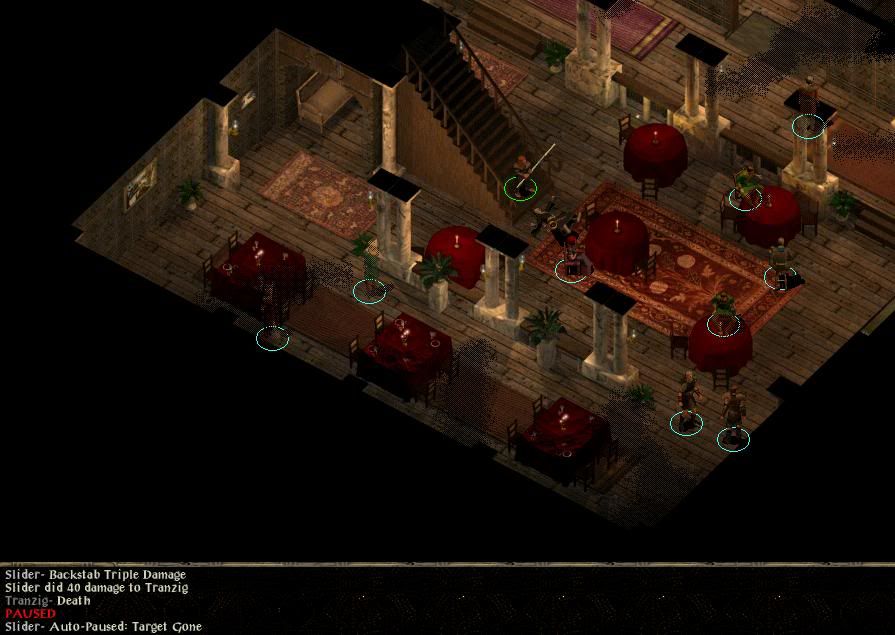Select the sword-wielding party member by the staircase

521,174
